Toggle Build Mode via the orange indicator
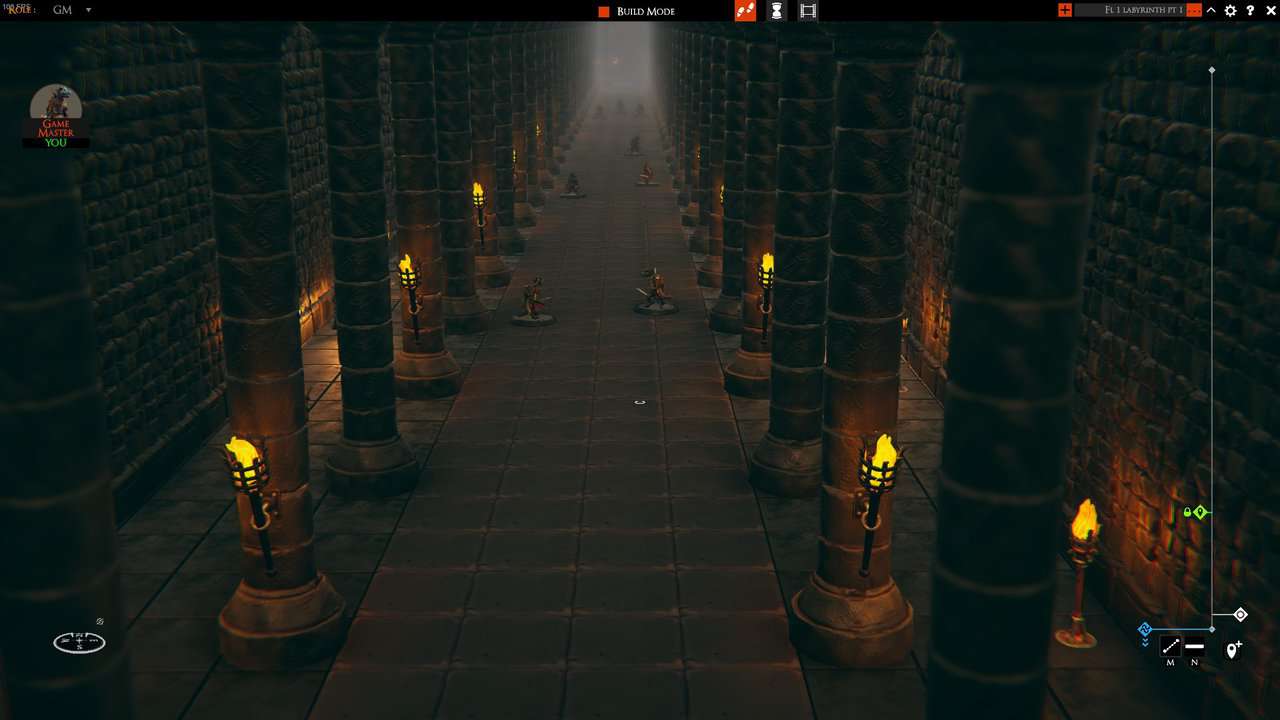The height and width of the screenshot is (720, 1280). pyautogui.click(x=602, y=11)
